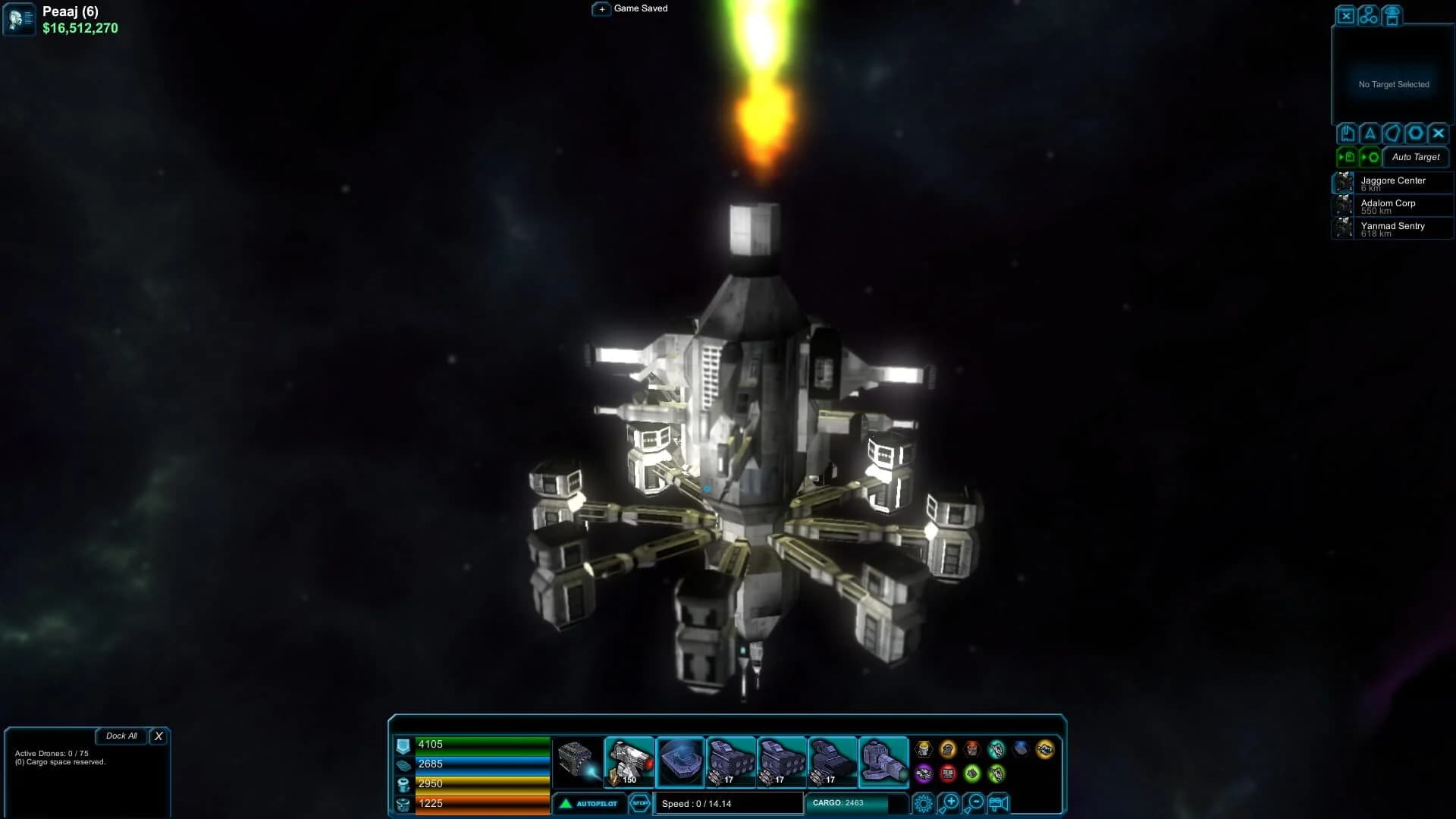Click the triangle target filter icon
This screenshot has width=1456, height=819.
(1369, 133)
